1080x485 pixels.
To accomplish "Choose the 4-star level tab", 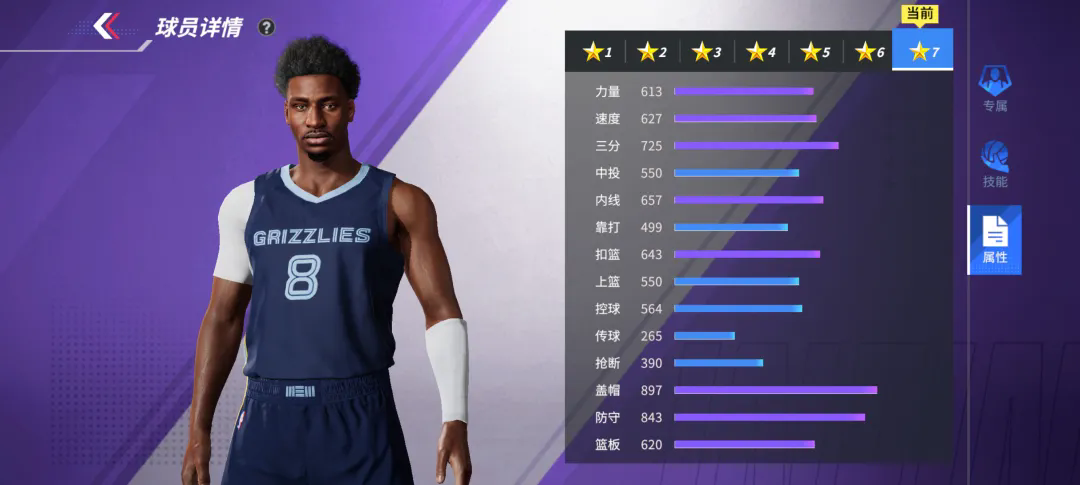I will click(x=761, y=51).
